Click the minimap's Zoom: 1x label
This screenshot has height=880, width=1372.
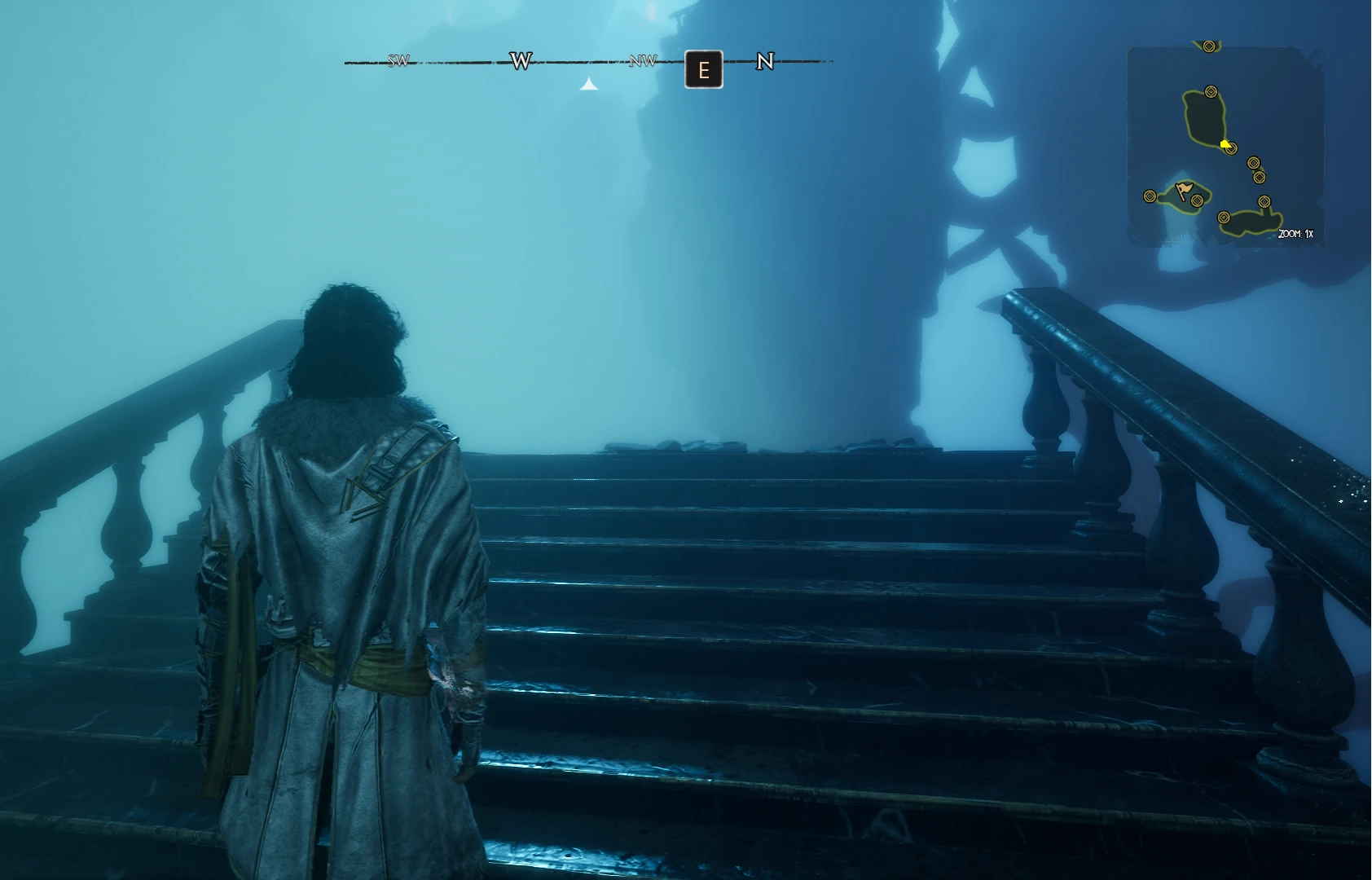[x=1295, y=234]
